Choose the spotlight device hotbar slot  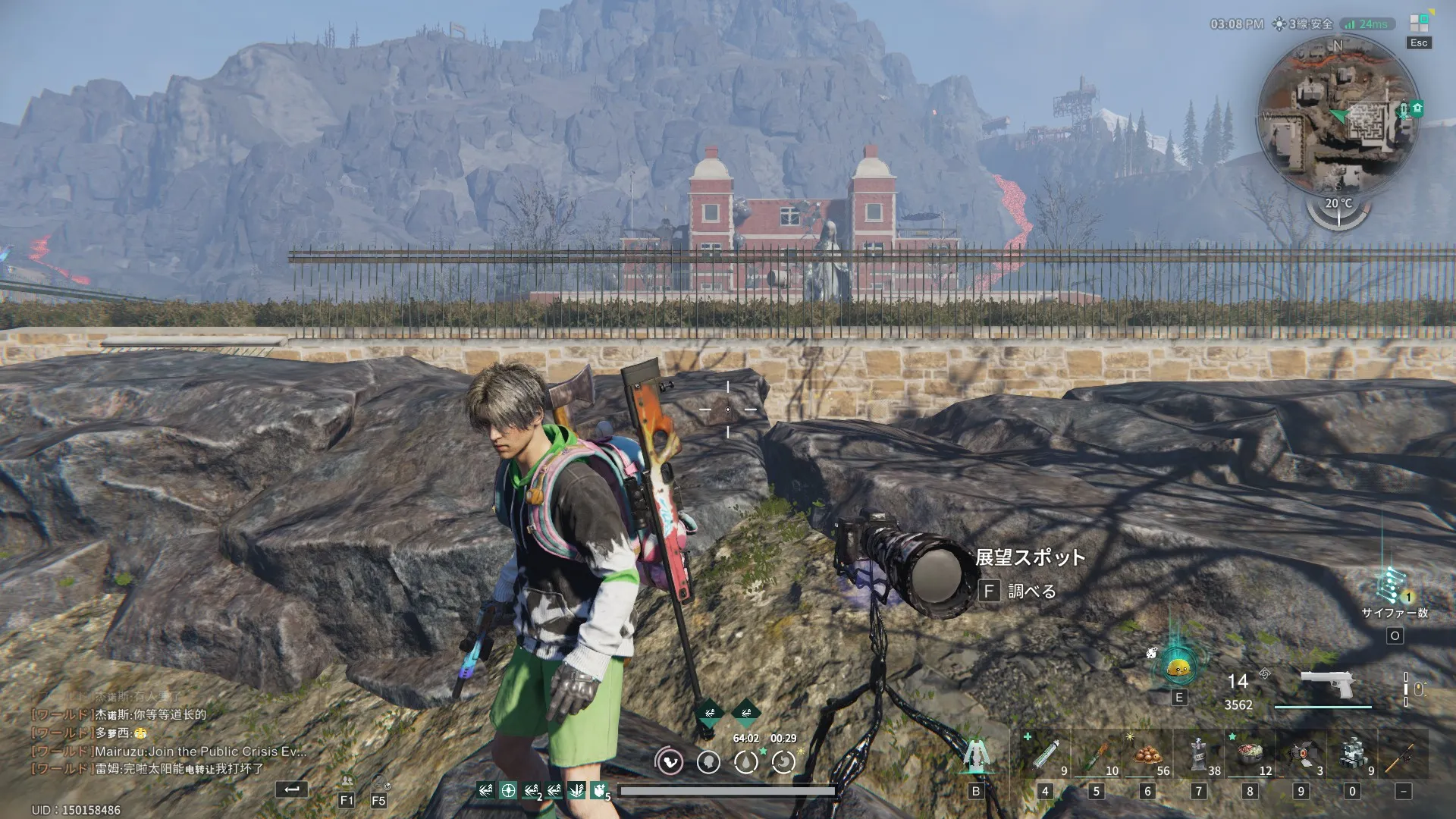coord(1301,754)
